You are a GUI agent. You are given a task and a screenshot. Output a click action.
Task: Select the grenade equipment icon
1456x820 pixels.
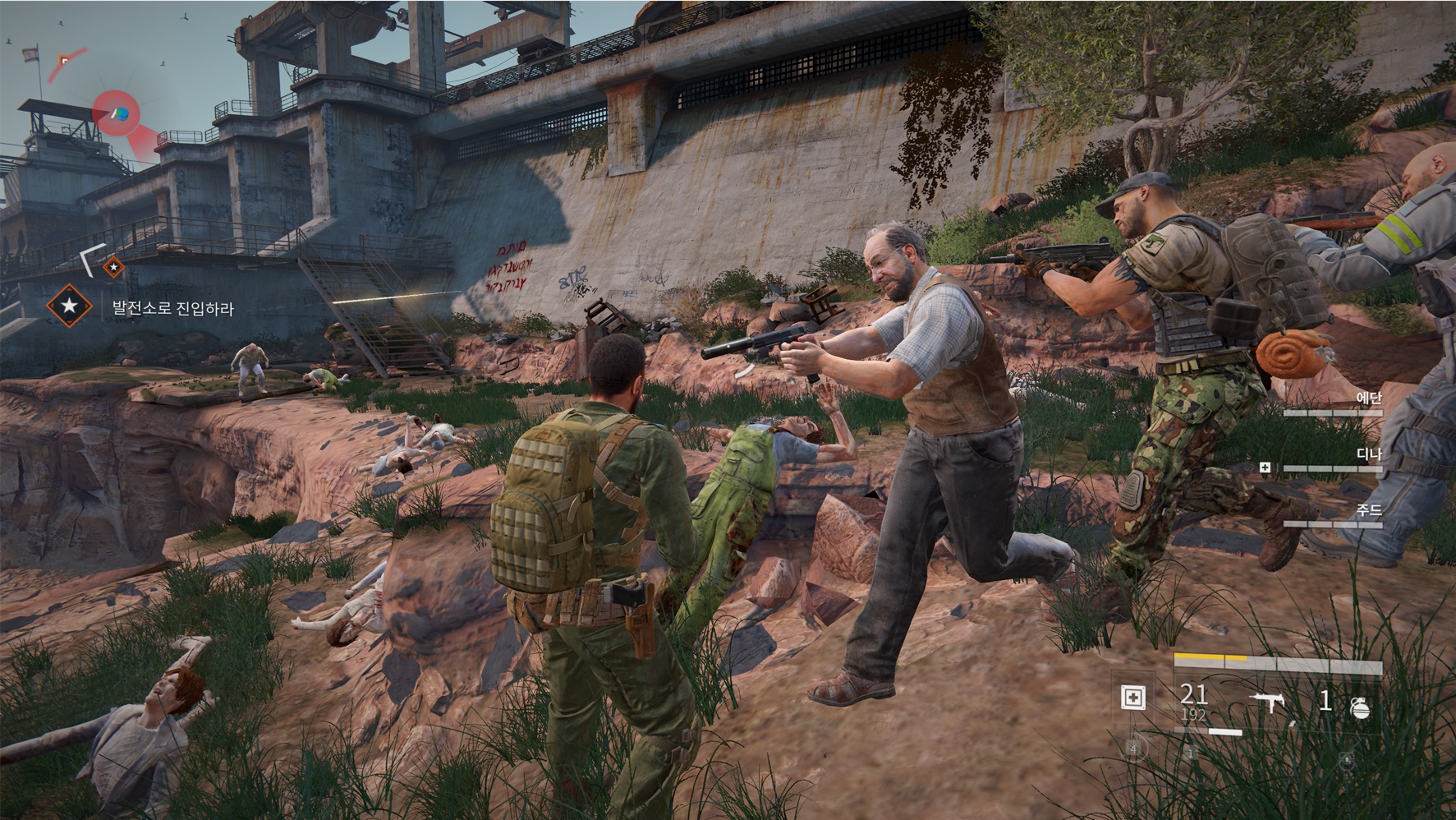(x=1360, y=706)
